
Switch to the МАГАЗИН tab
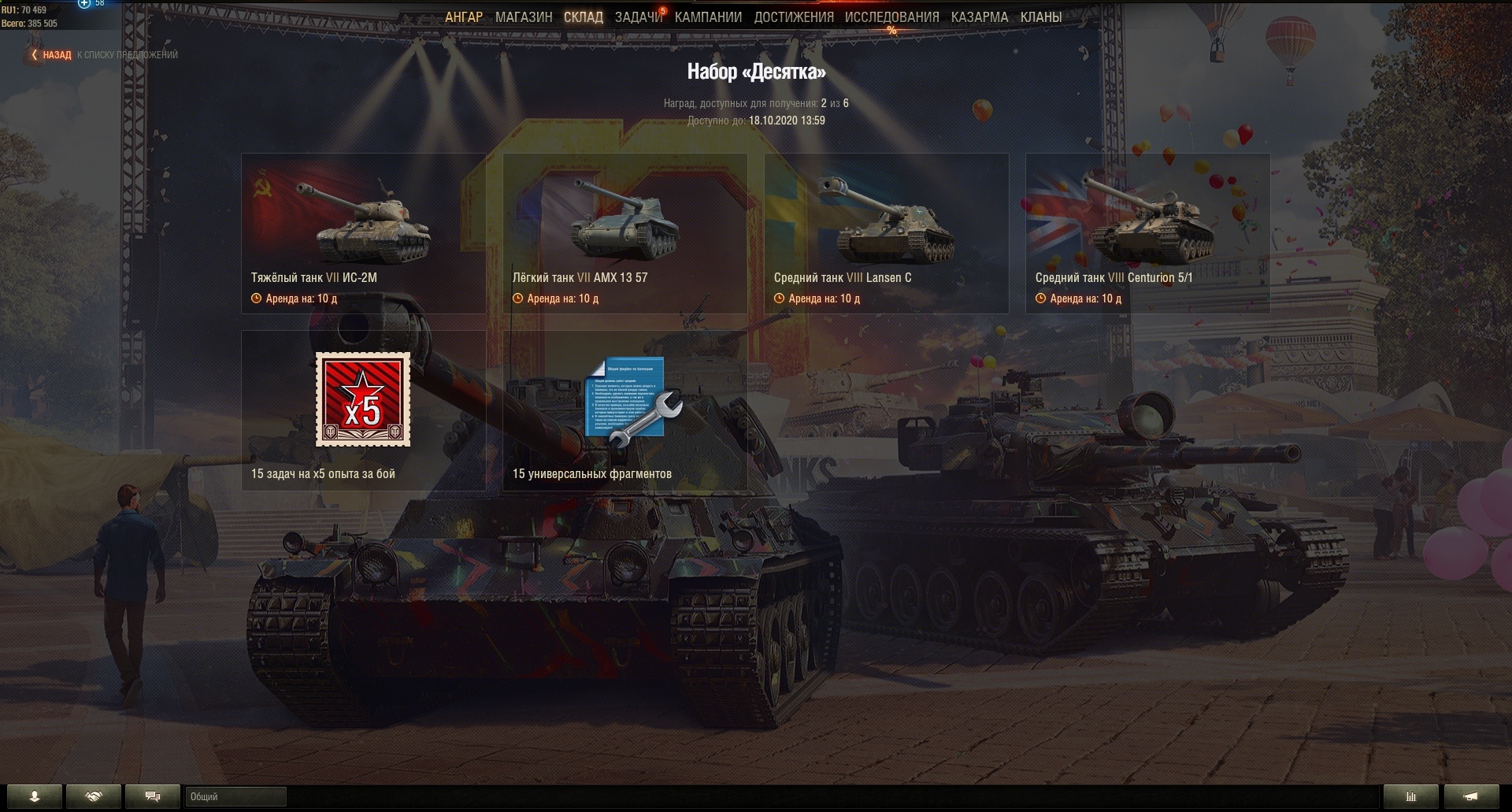(x=524, y=17)
